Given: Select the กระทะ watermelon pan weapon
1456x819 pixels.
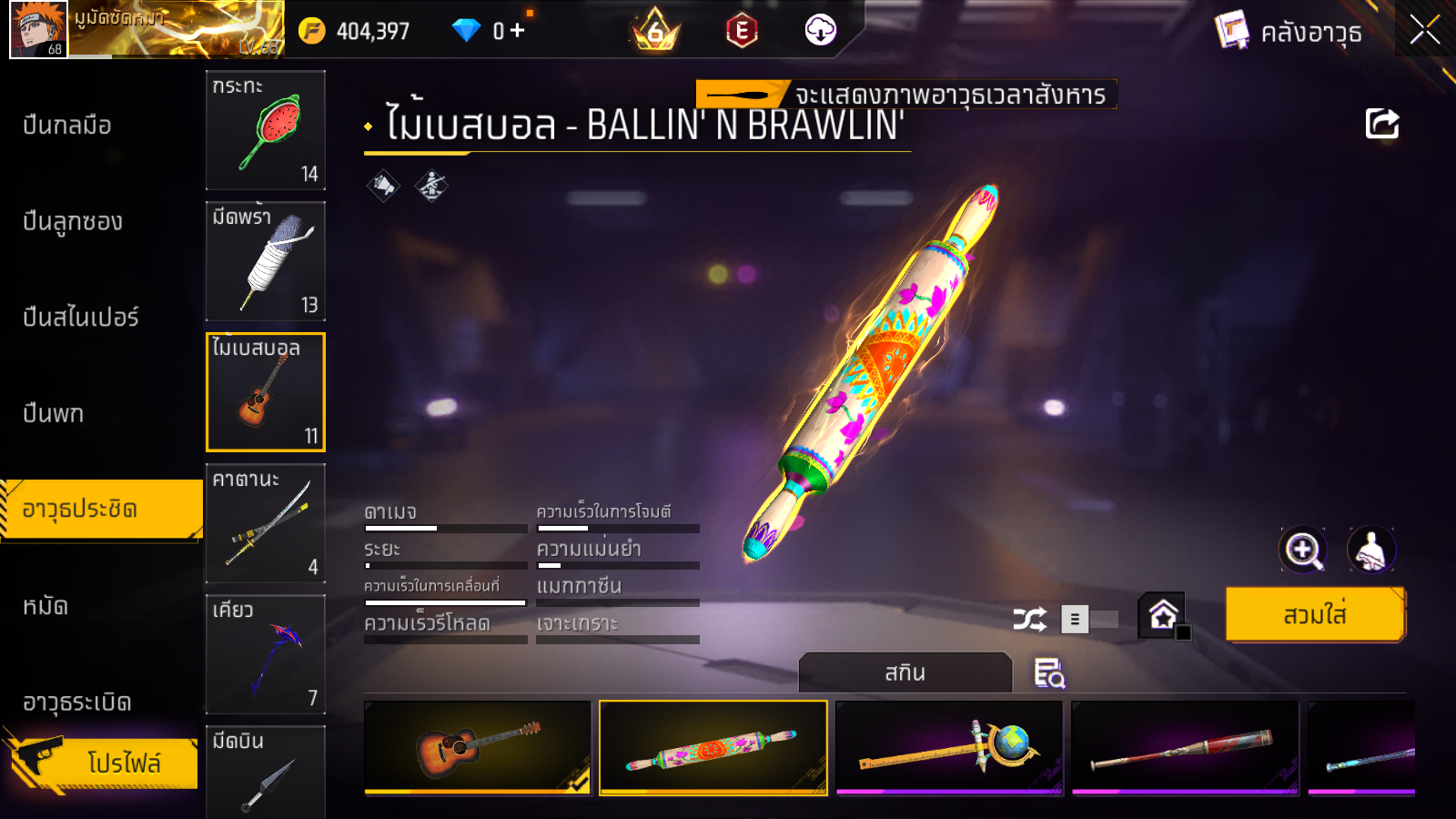Looking at the screenshot, I should coord(266,130).
